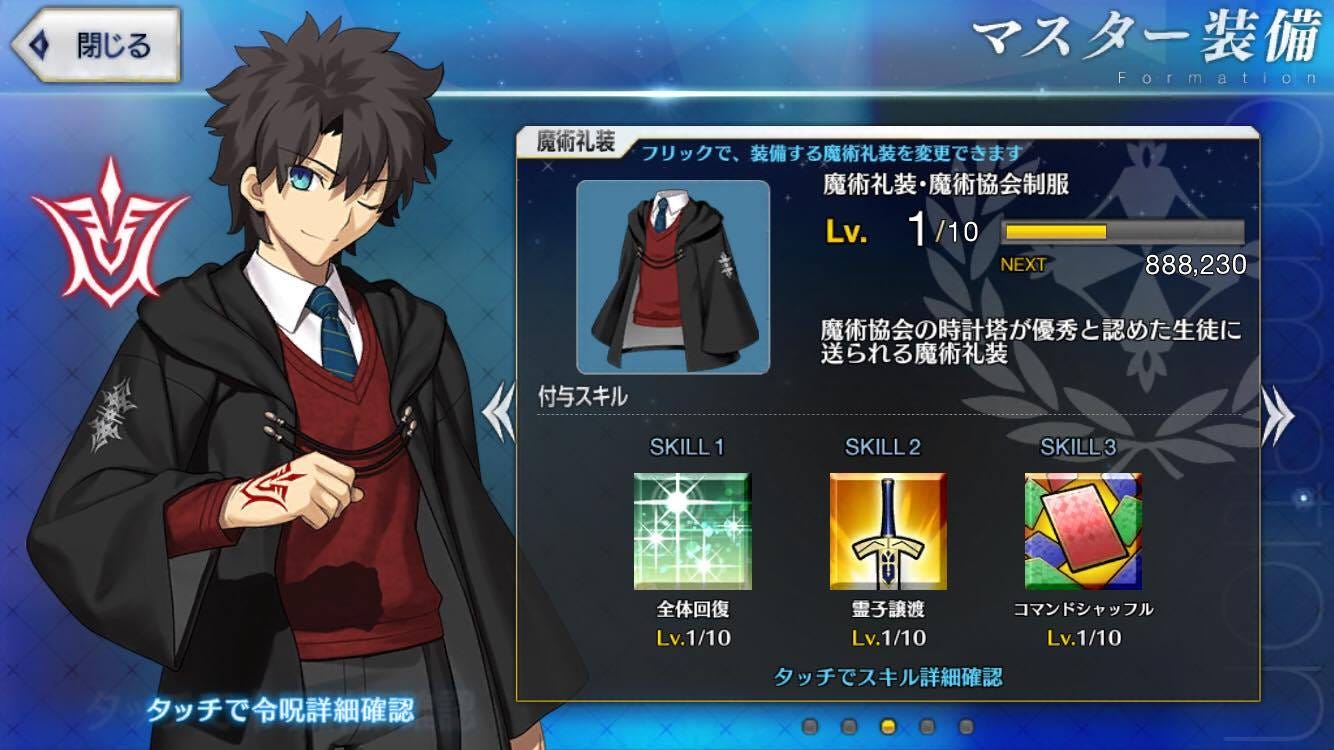Viewport: 1334px width, 750px height.
Task: Open the 全体回復 green sparkle skill details
Action: 692,531
